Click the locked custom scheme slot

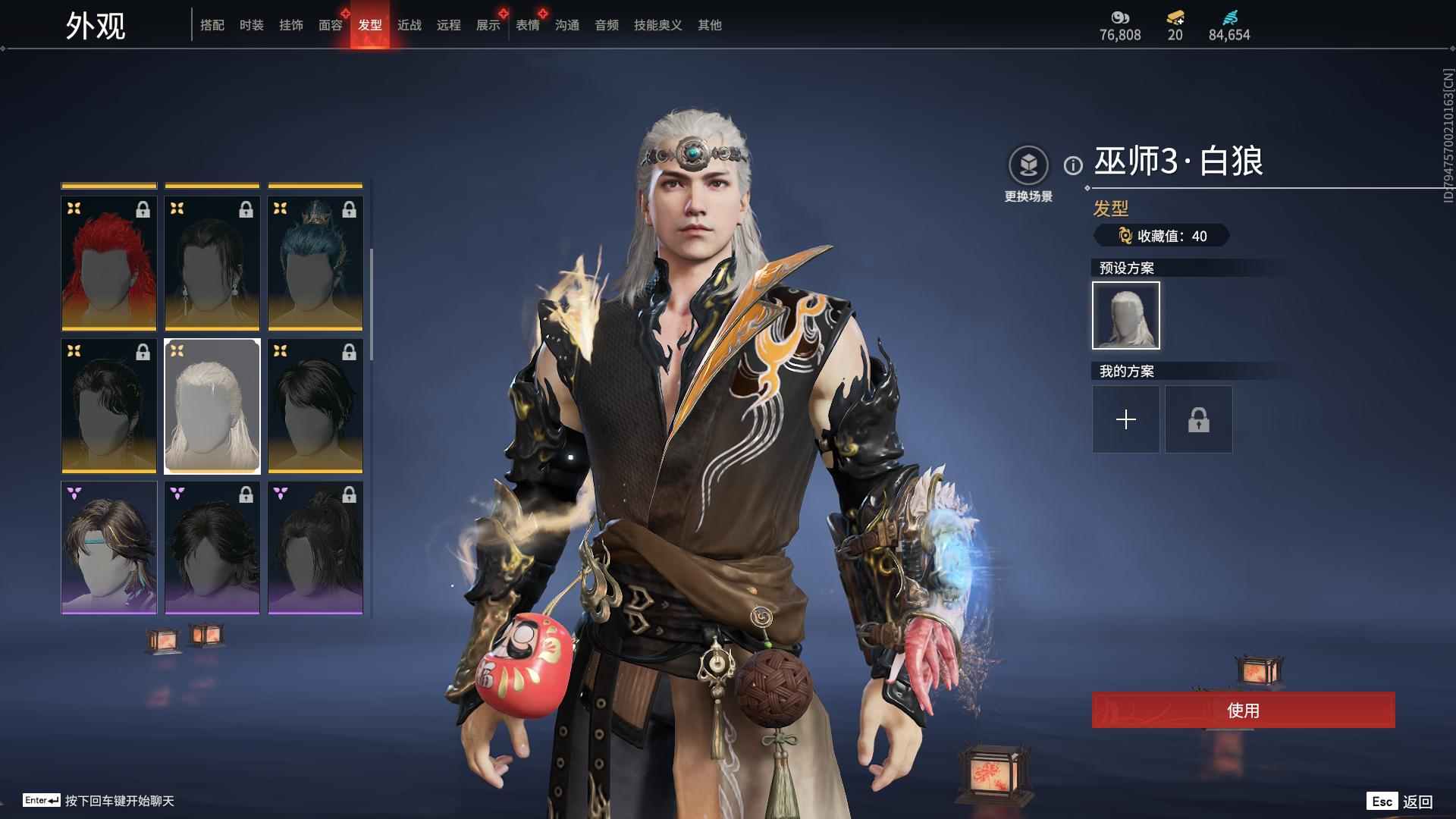(x=1199, y=419)
